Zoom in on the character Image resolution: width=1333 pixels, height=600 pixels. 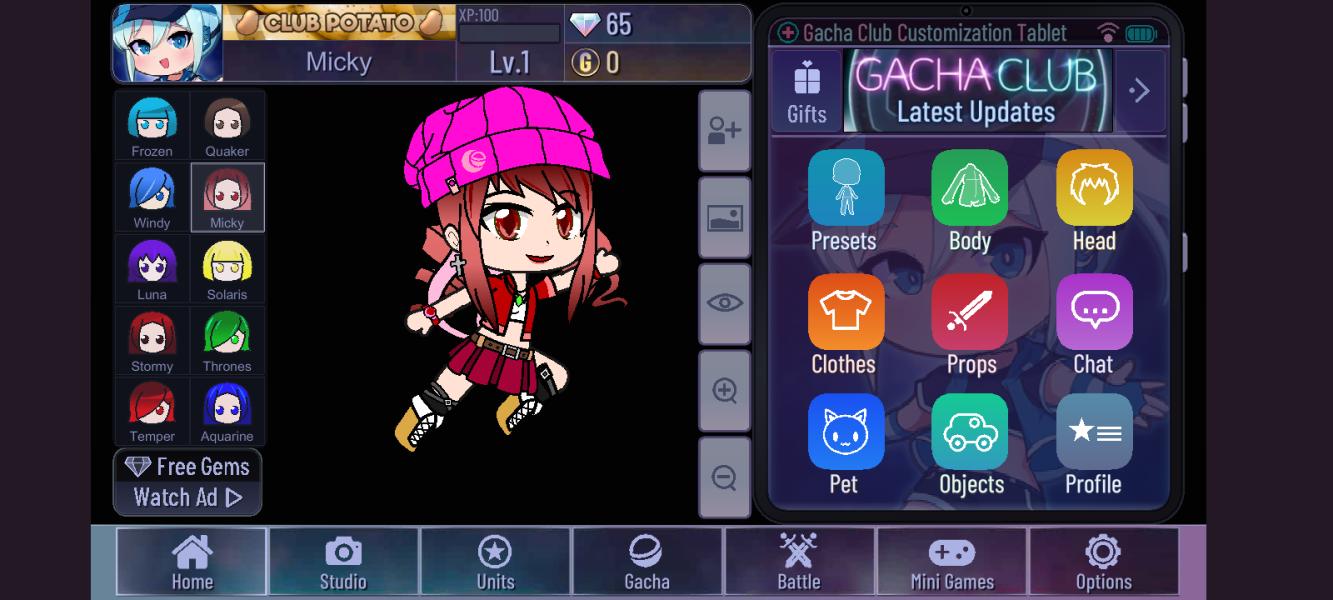(724, 391)
